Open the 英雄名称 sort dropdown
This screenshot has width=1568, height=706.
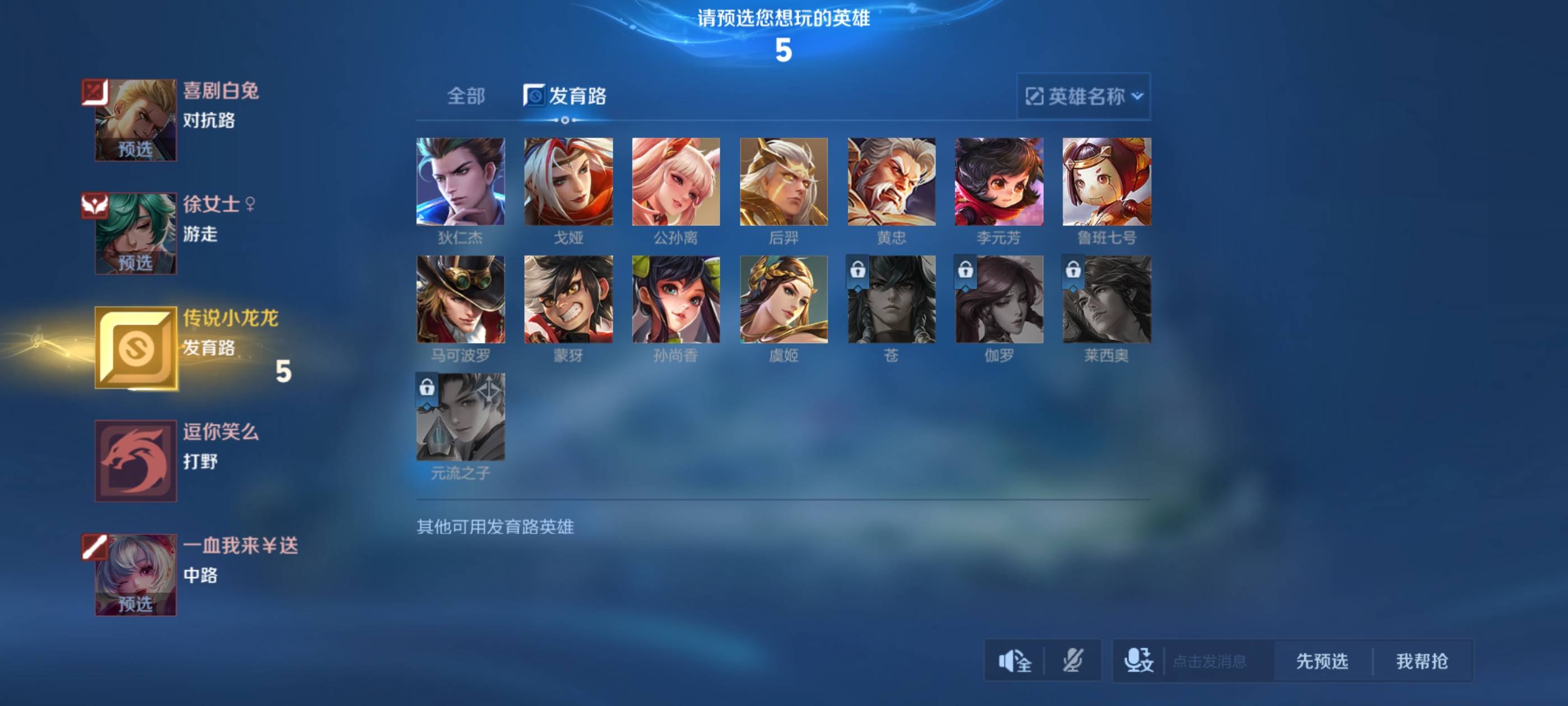coord(1084,96)
